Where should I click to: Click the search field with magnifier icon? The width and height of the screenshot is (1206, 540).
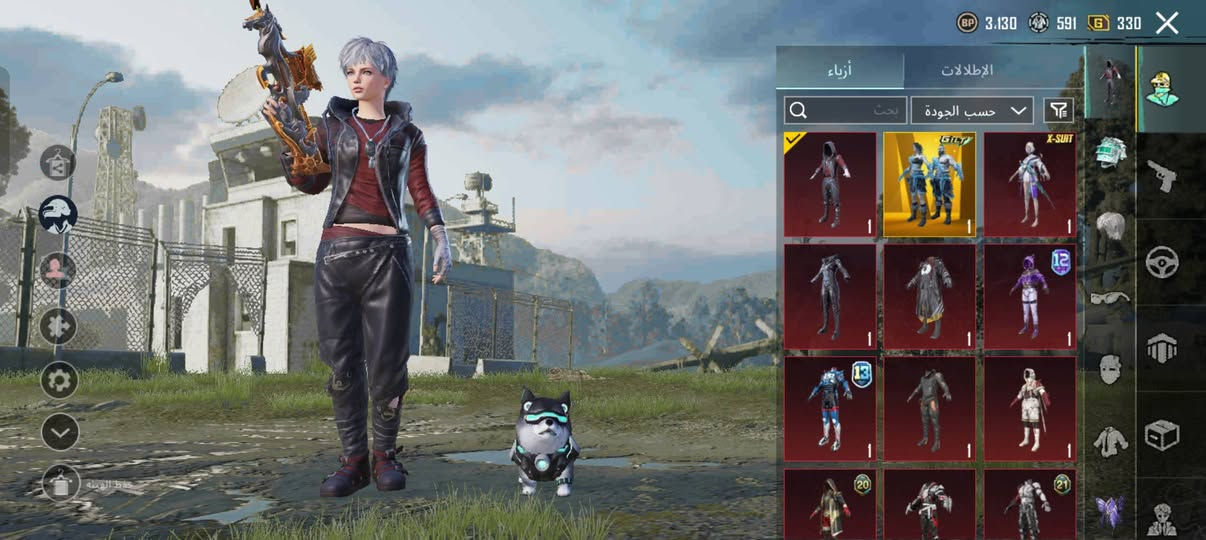pos(845,110)
